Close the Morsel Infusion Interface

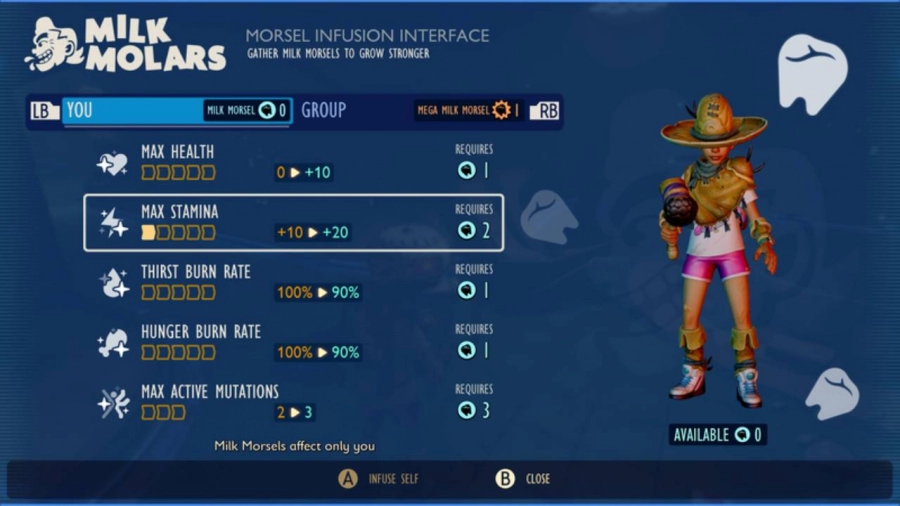pos(524,479)
